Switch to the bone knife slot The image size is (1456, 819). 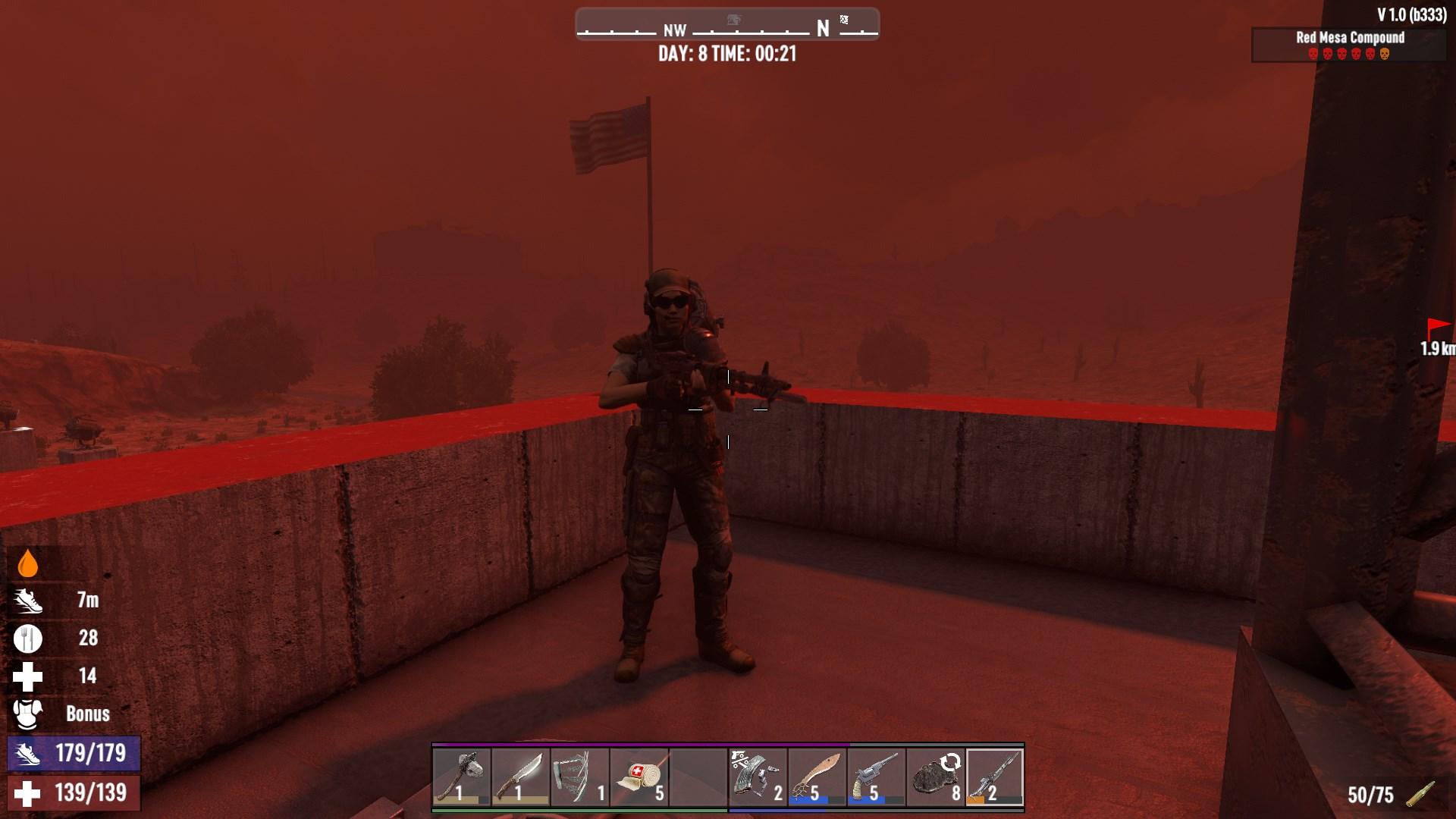[817, 777]
